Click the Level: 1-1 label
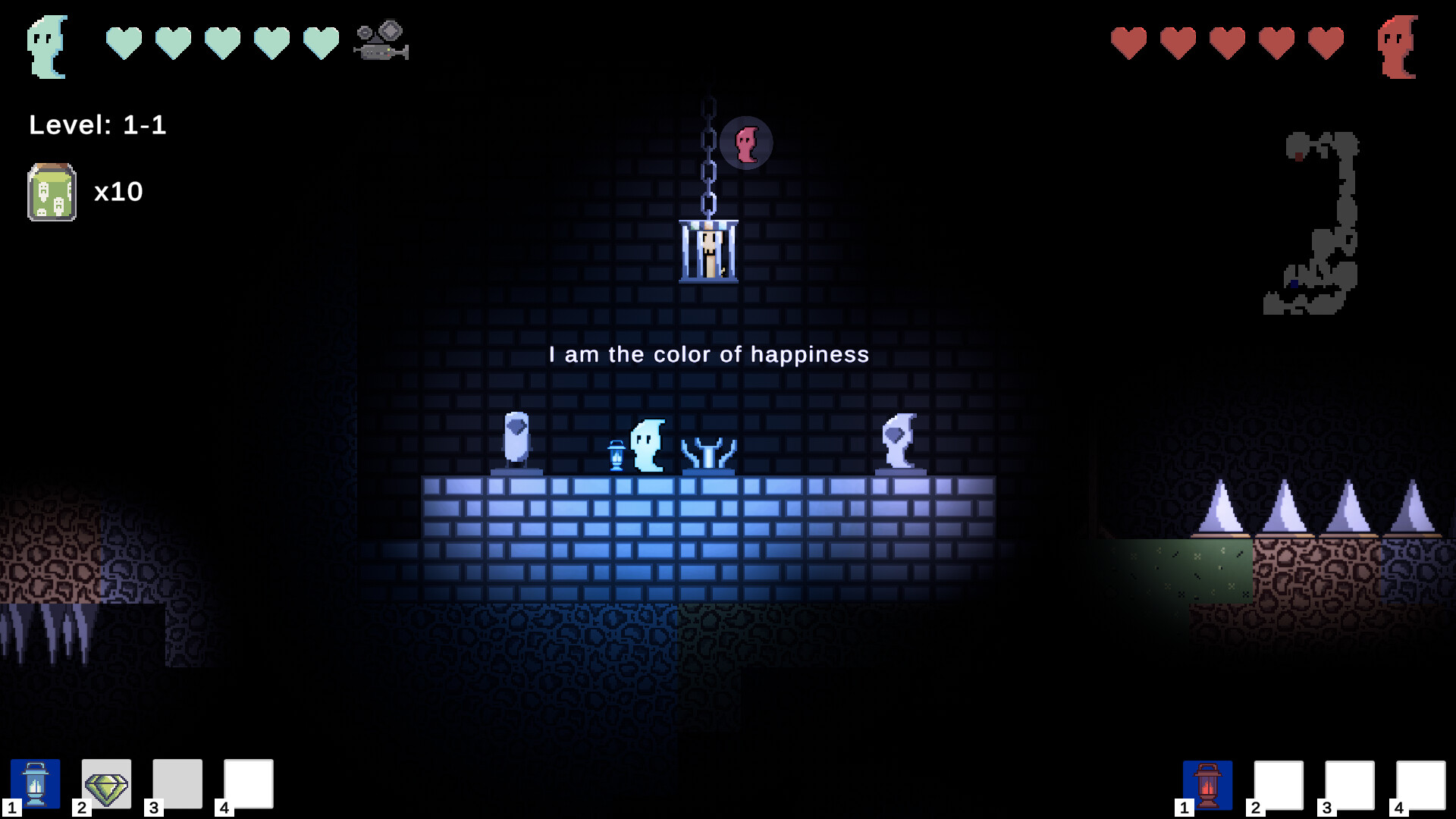 click(x=99, y=125)
